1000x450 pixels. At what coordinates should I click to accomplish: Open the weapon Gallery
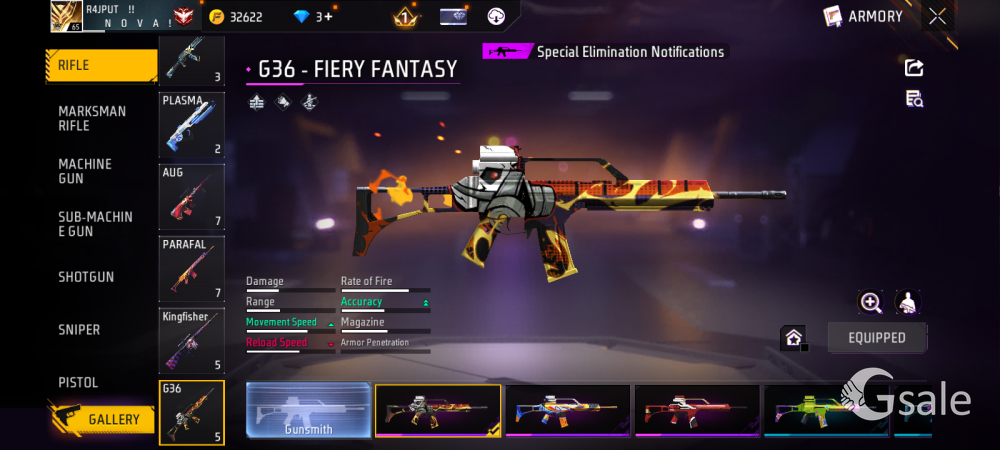tap(102, 419)
